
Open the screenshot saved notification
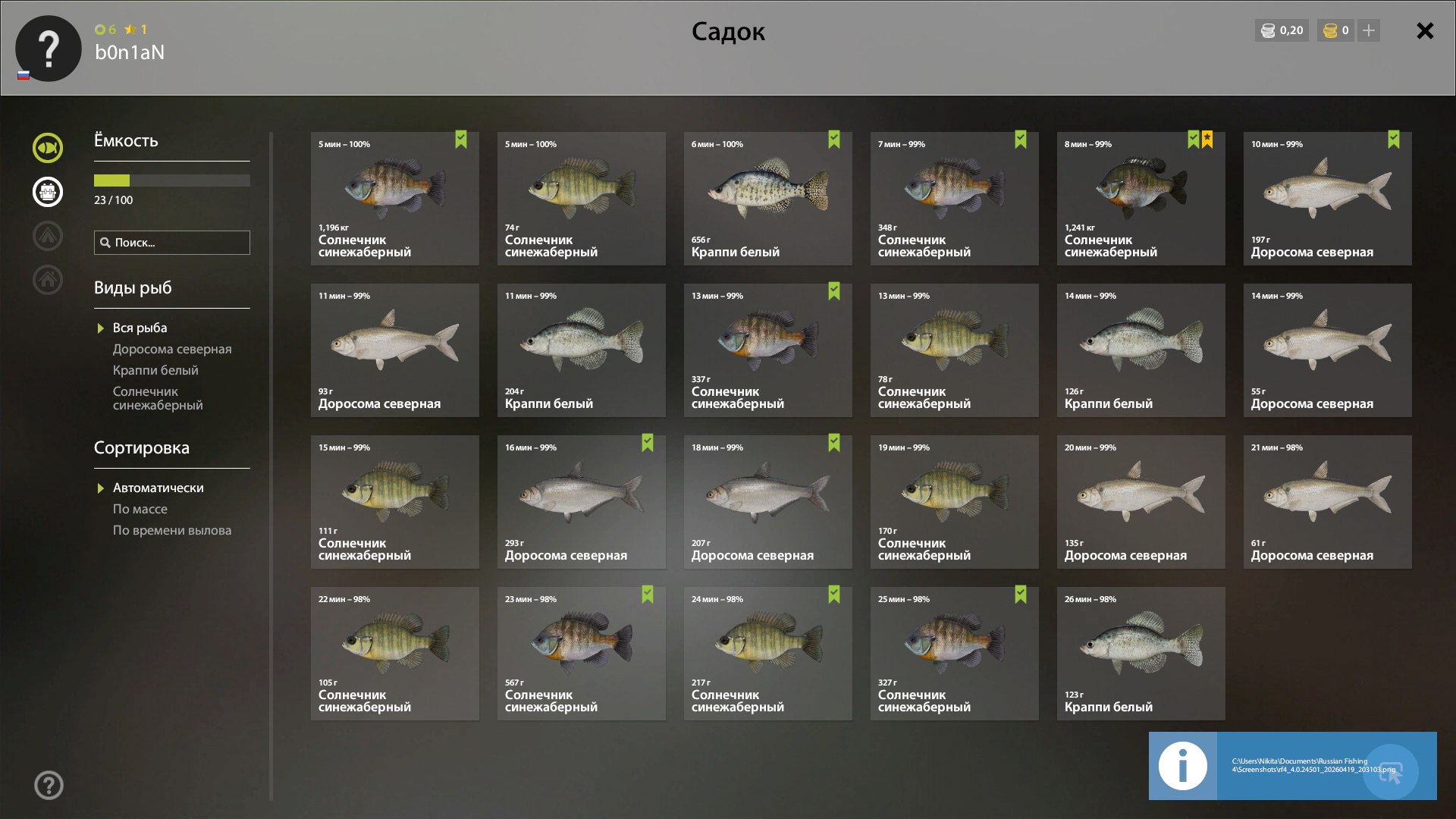(1292, 766)
